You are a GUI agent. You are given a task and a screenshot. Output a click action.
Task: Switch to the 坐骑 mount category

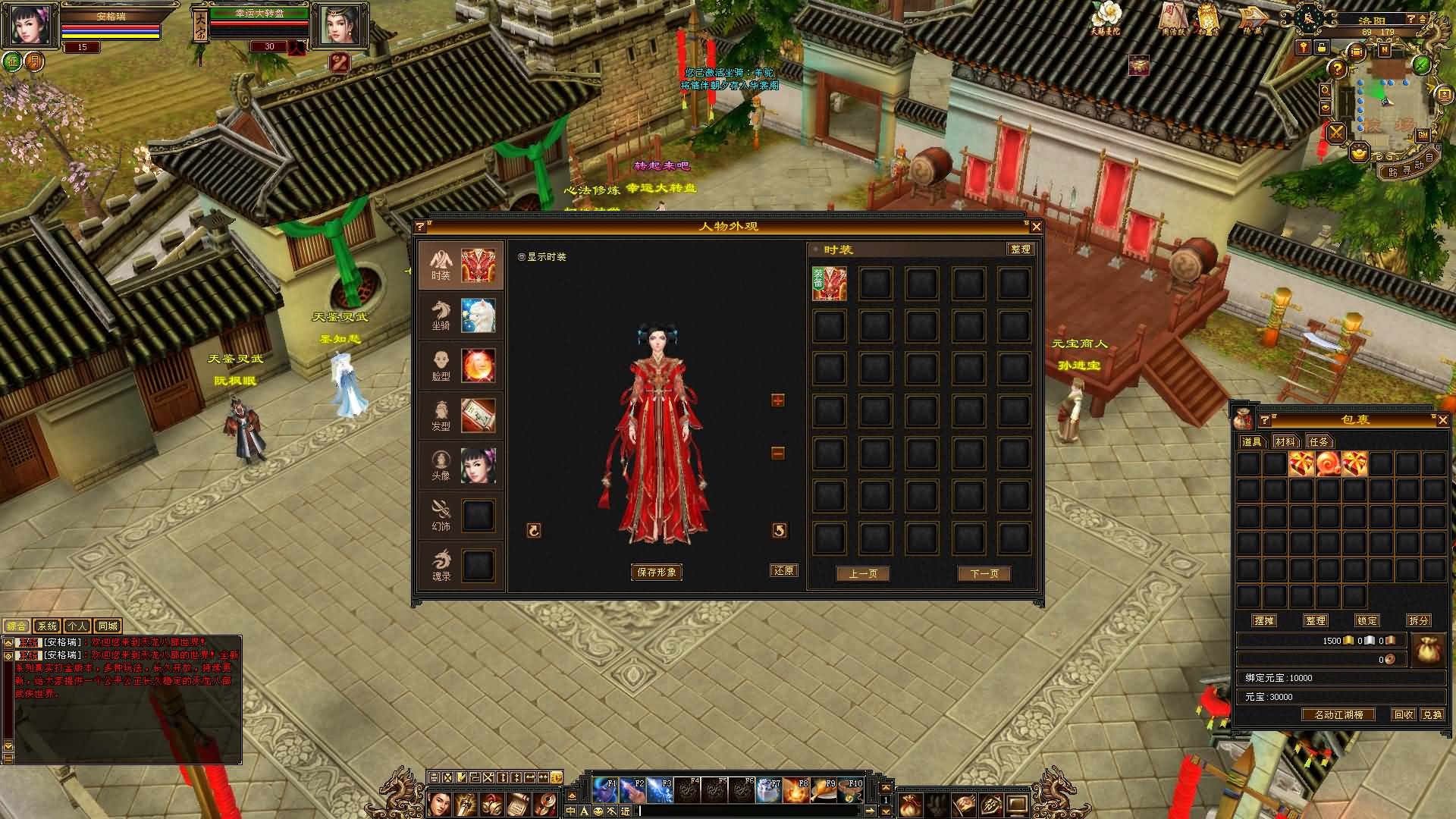460,315
